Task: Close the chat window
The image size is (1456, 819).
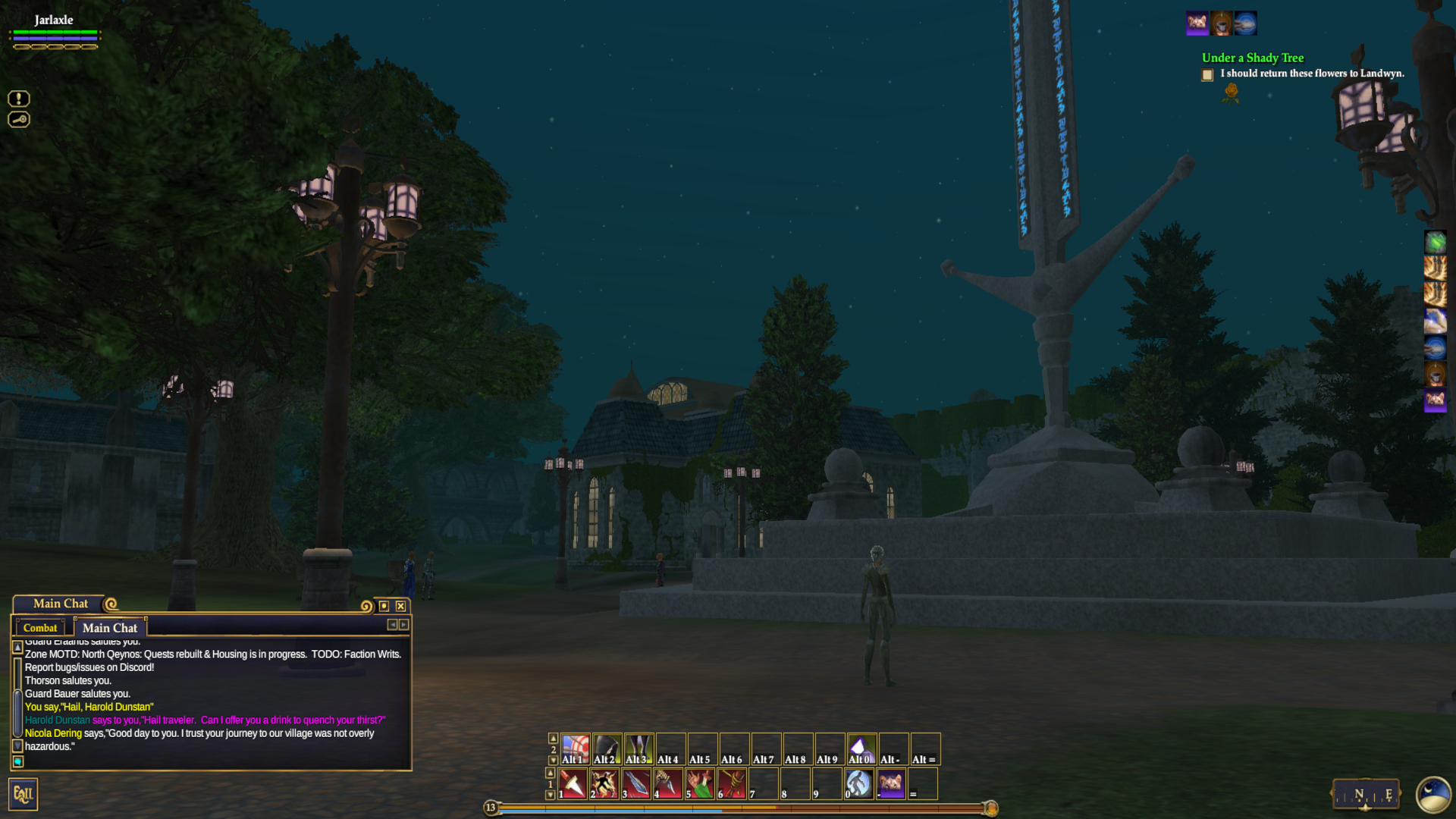Action: [400, 606]
